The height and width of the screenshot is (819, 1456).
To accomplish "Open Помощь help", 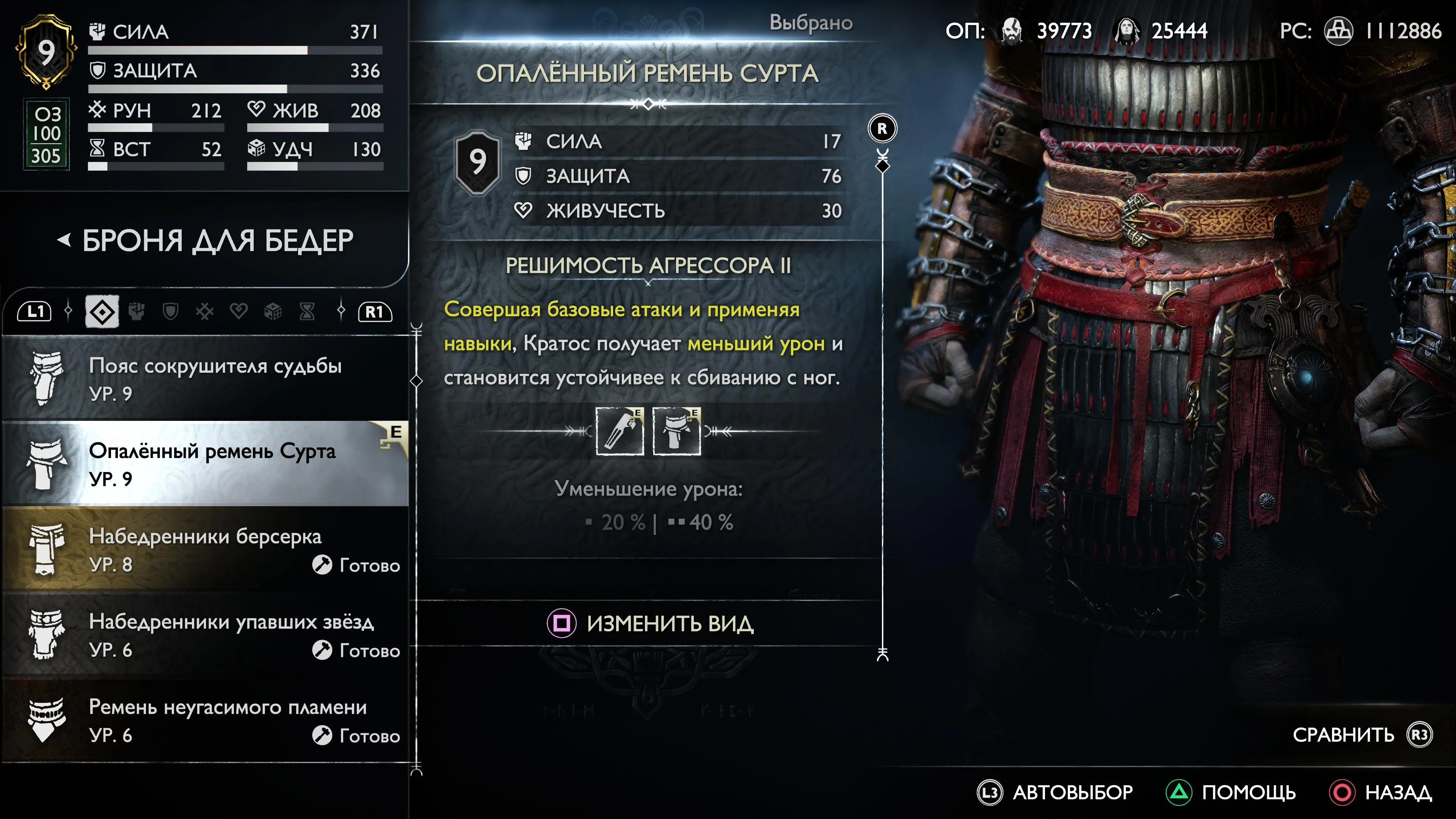I will coord(1231,792).
